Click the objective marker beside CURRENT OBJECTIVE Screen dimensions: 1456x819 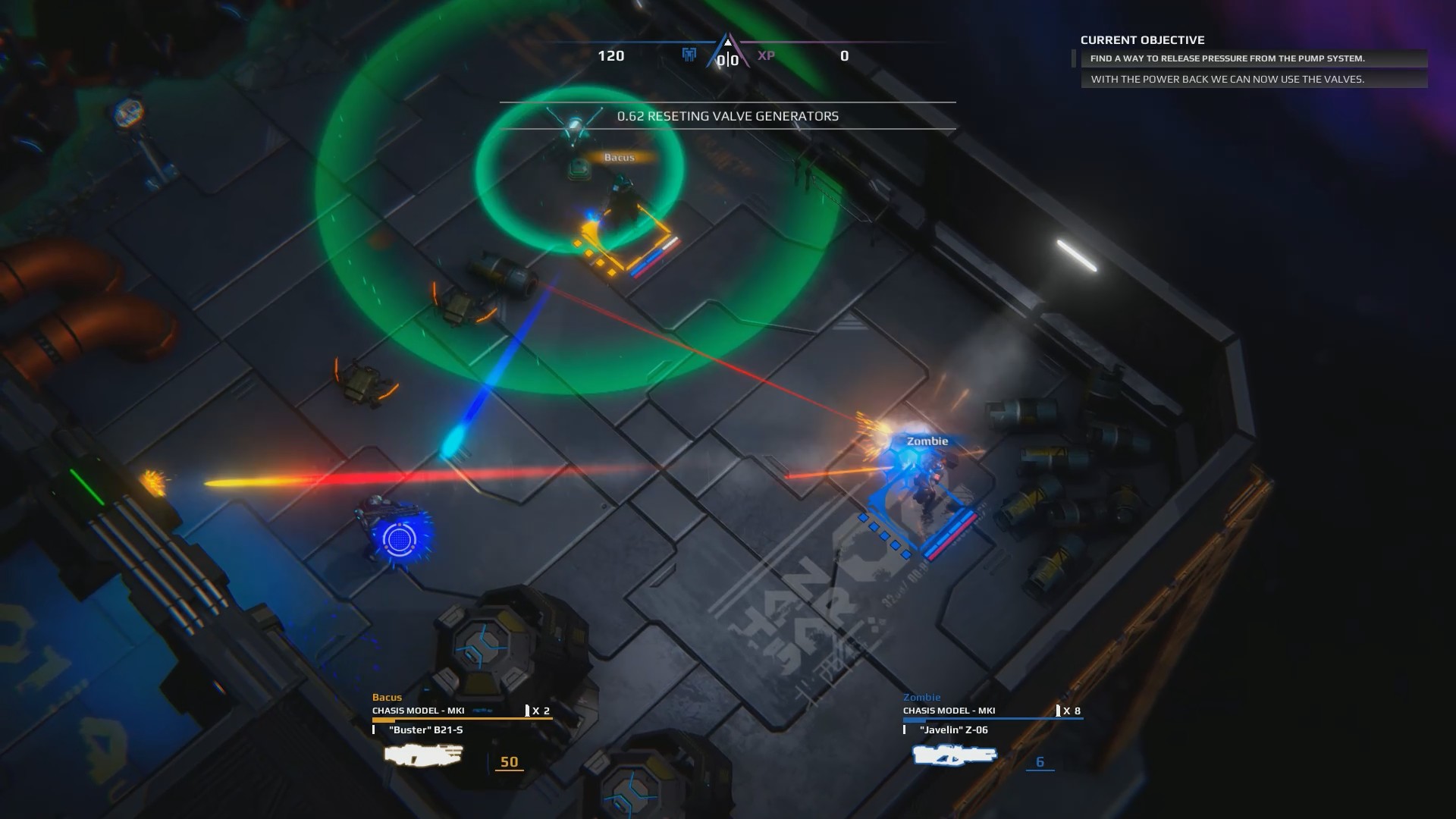coord(1074,57)
